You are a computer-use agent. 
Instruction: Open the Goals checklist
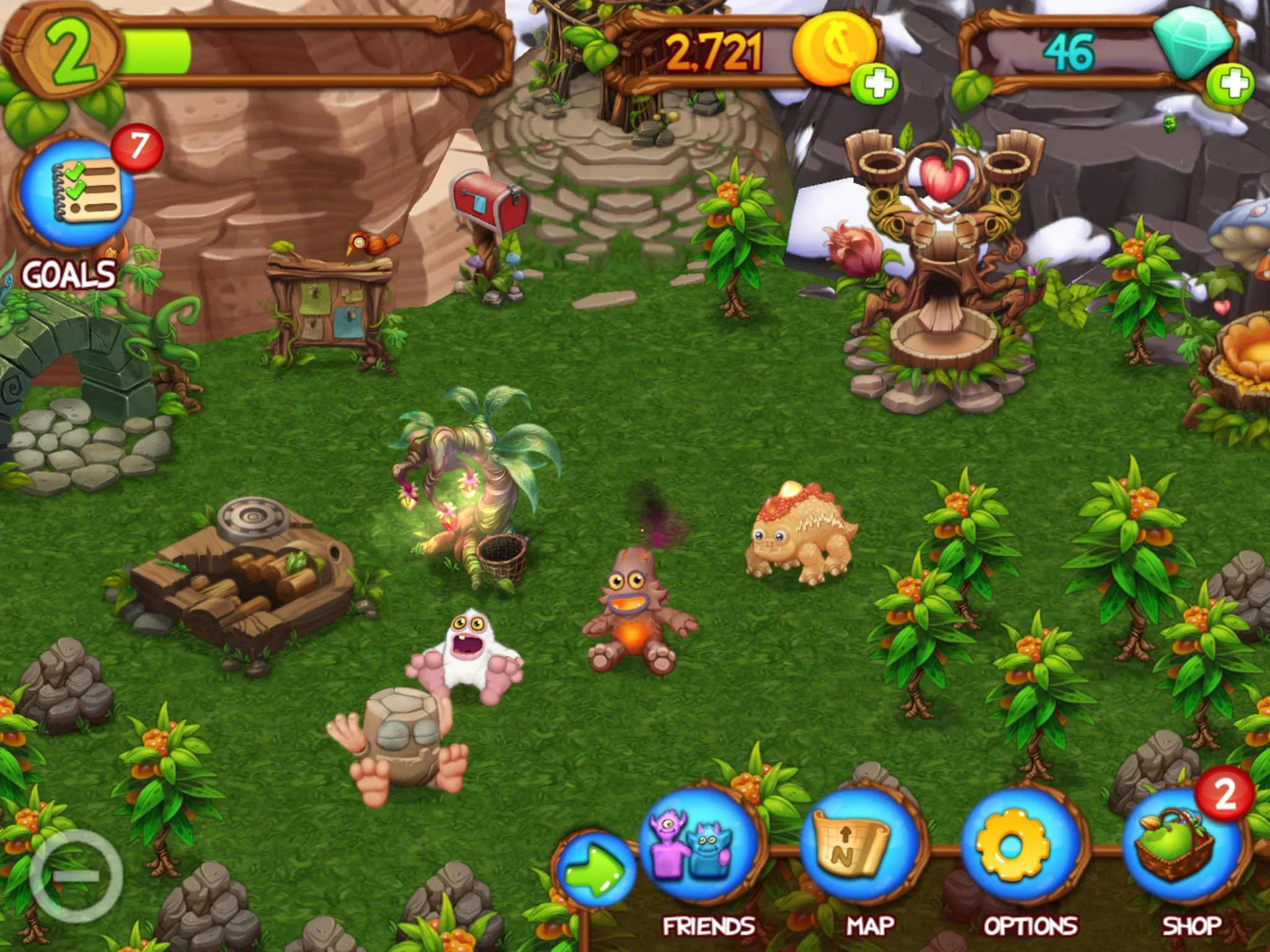(78, 195)
